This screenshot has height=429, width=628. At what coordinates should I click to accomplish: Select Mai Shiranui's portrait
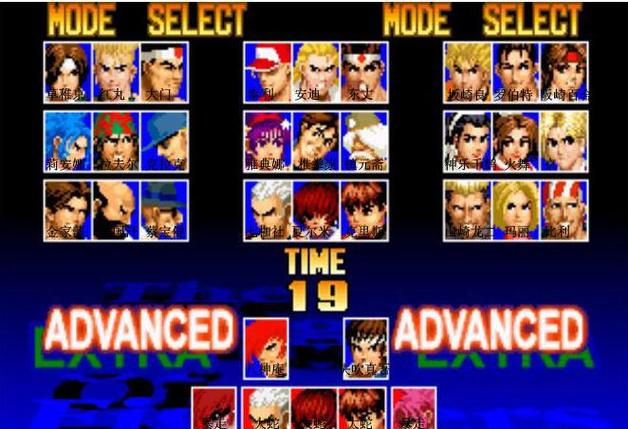[516, 140]
